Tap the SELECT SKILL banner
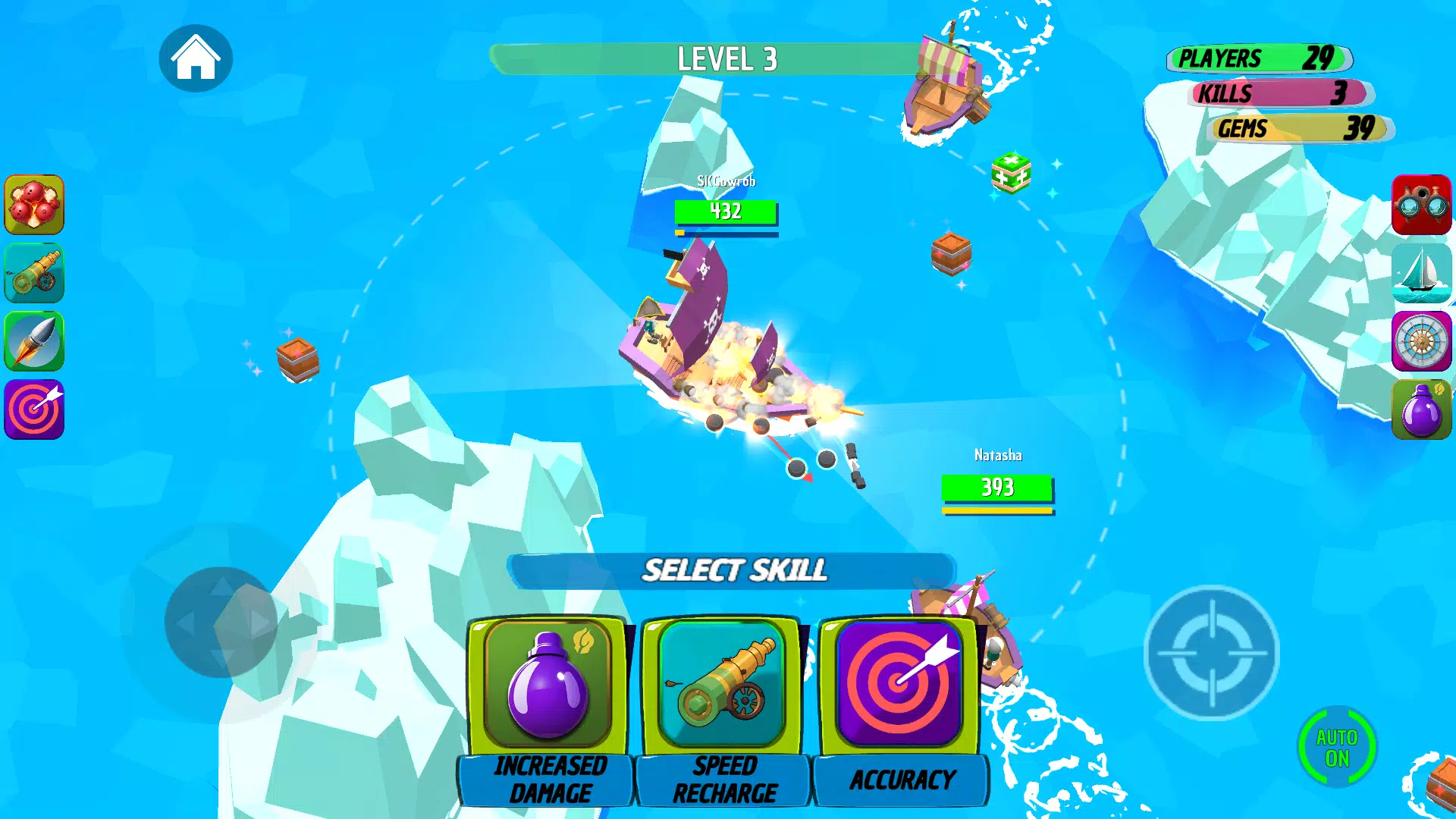The image size is (1456, 819). (x=734, y=571)
